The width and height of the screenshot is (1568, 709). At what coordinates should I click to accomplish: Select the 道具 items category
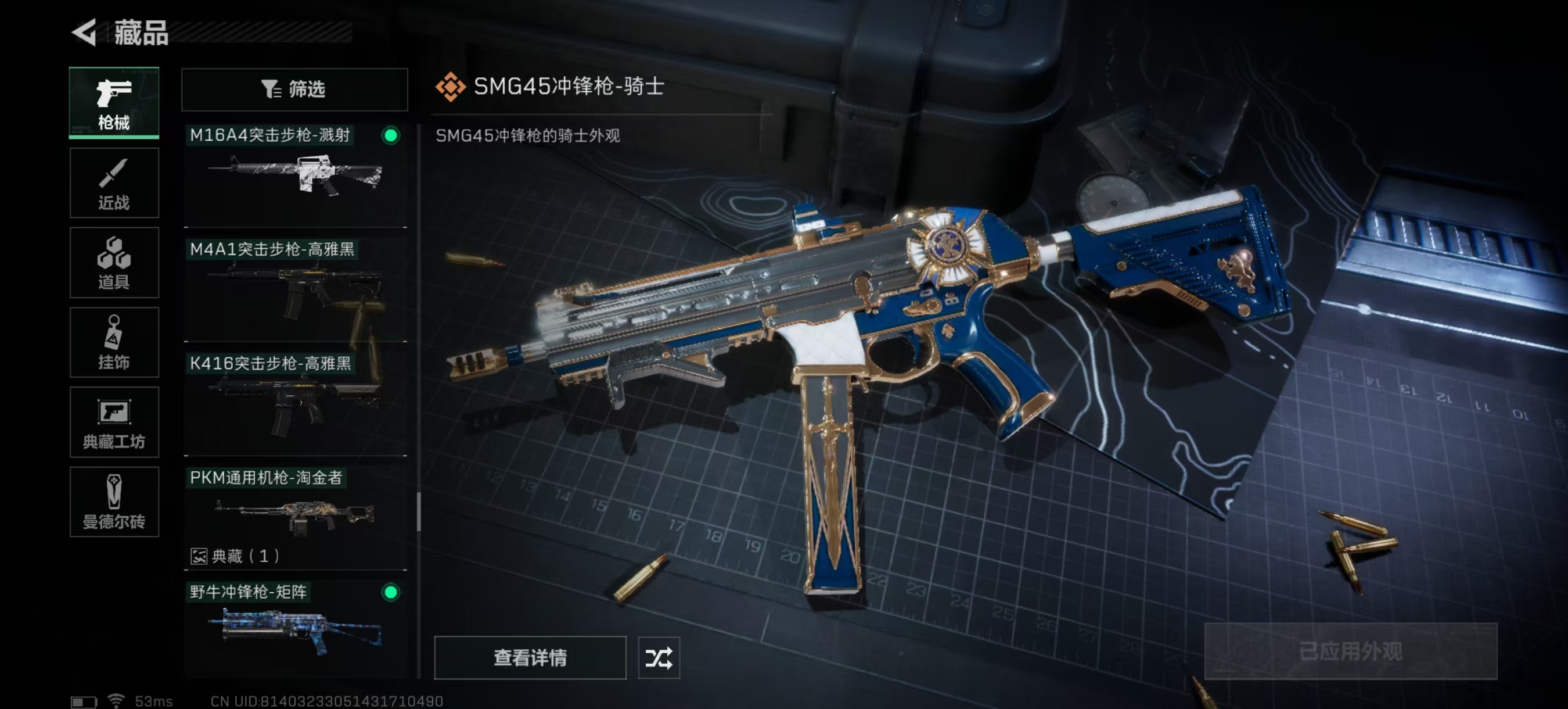click(114, 263)
